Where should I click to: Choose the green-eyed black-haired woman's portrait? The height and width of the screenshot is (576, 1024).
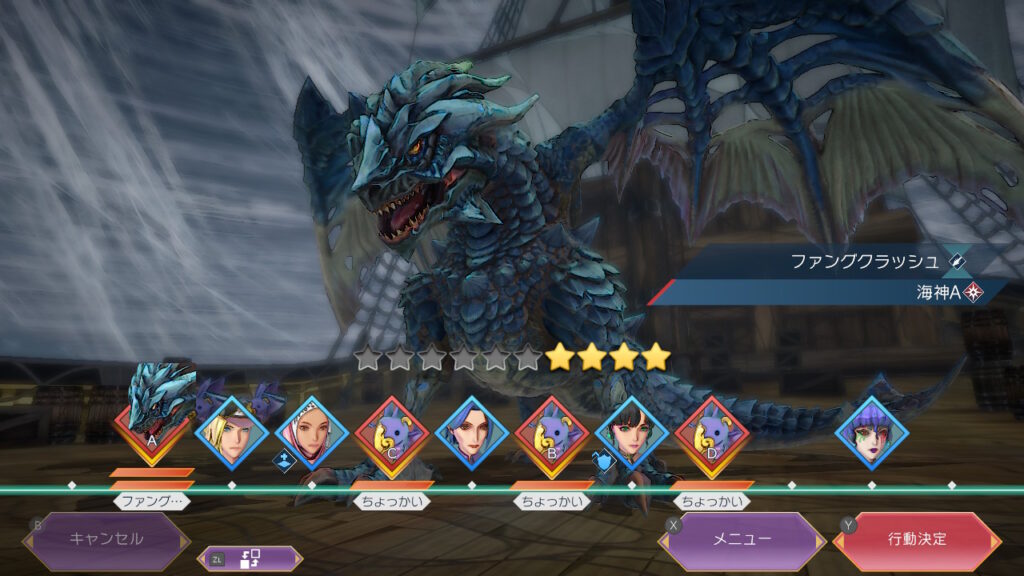(x=631, y=432)
